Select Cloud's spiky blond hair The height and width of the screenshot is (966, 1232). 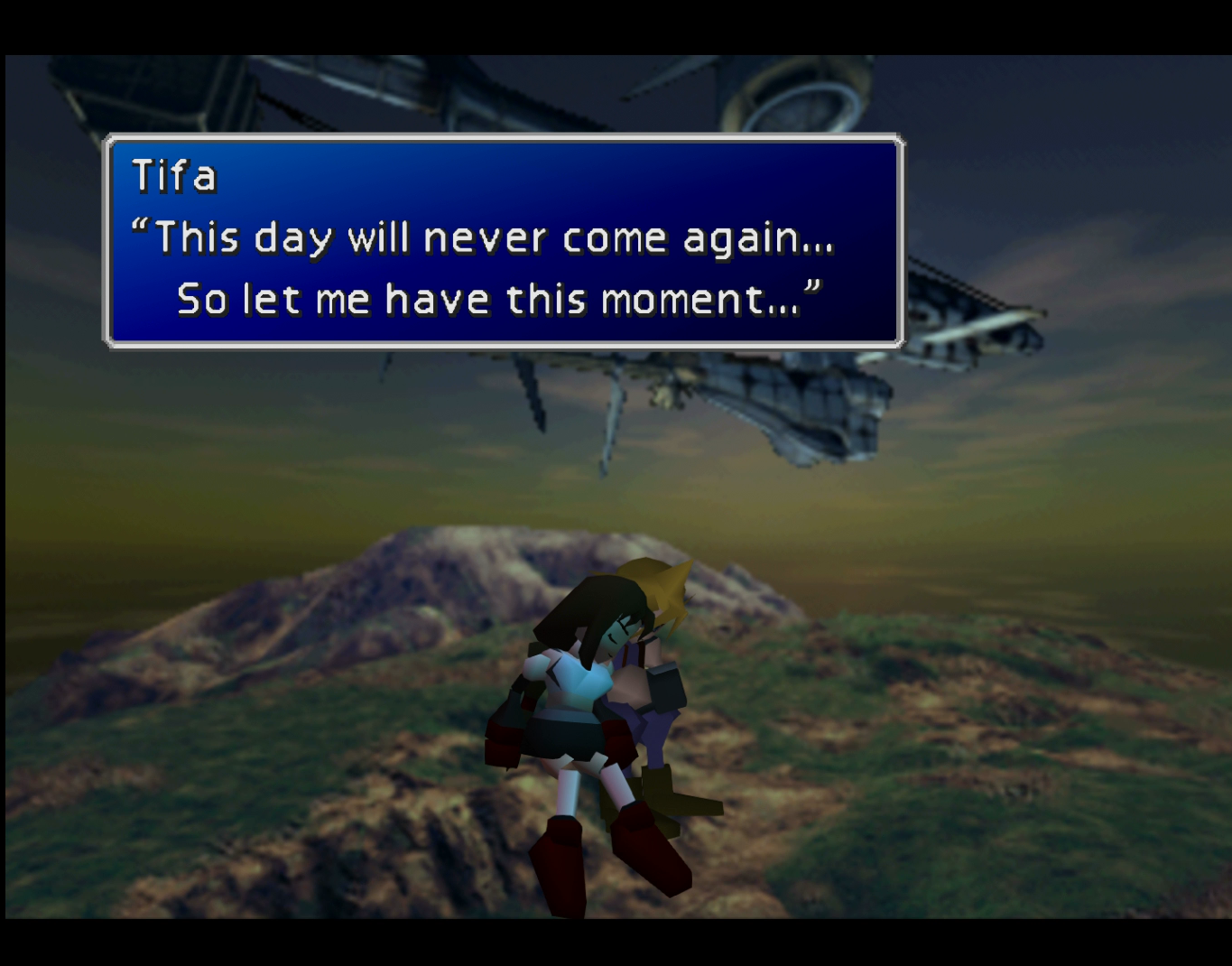(663, 587)
